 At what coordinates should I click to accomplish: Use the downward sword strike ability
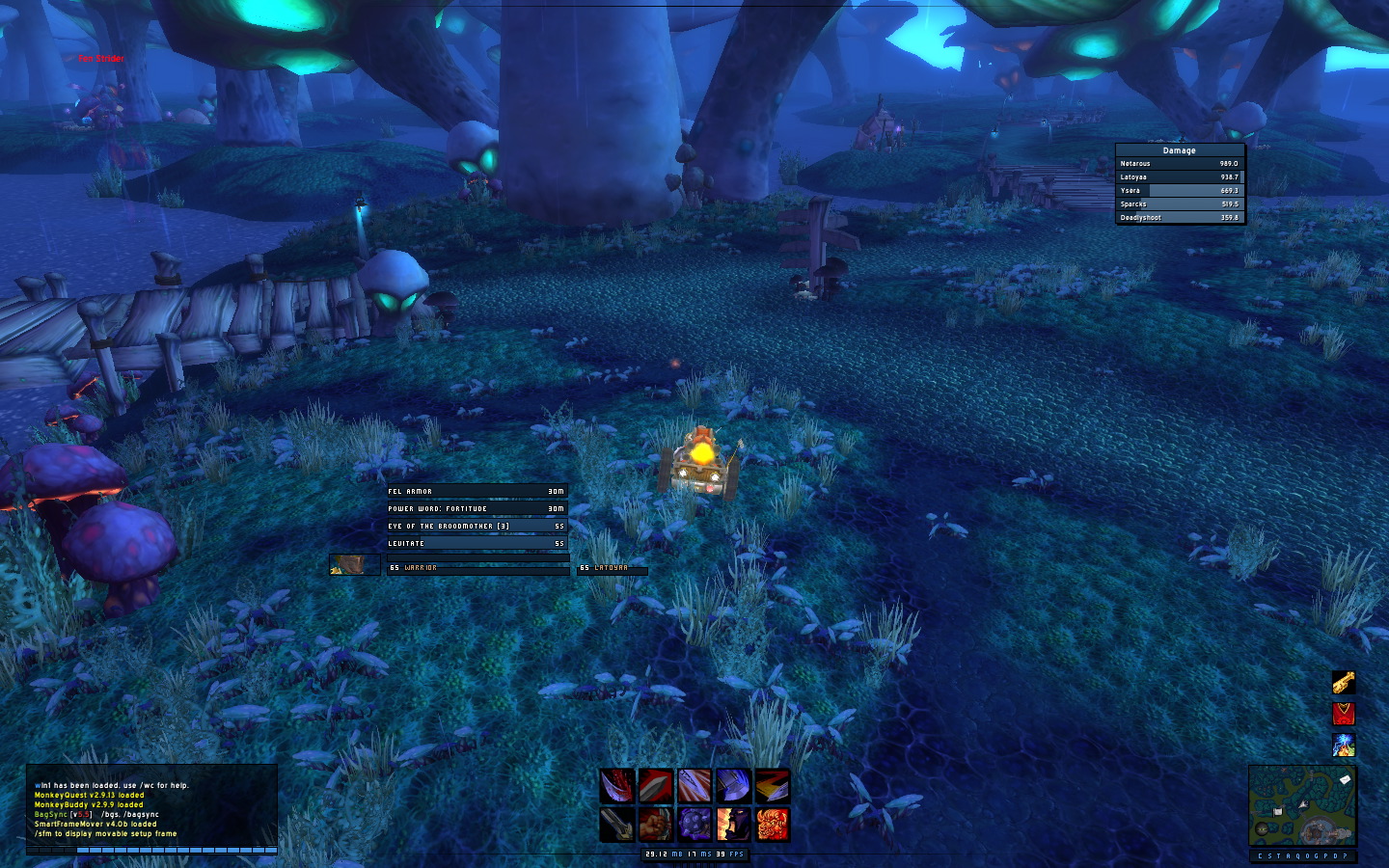click(617, 825)
